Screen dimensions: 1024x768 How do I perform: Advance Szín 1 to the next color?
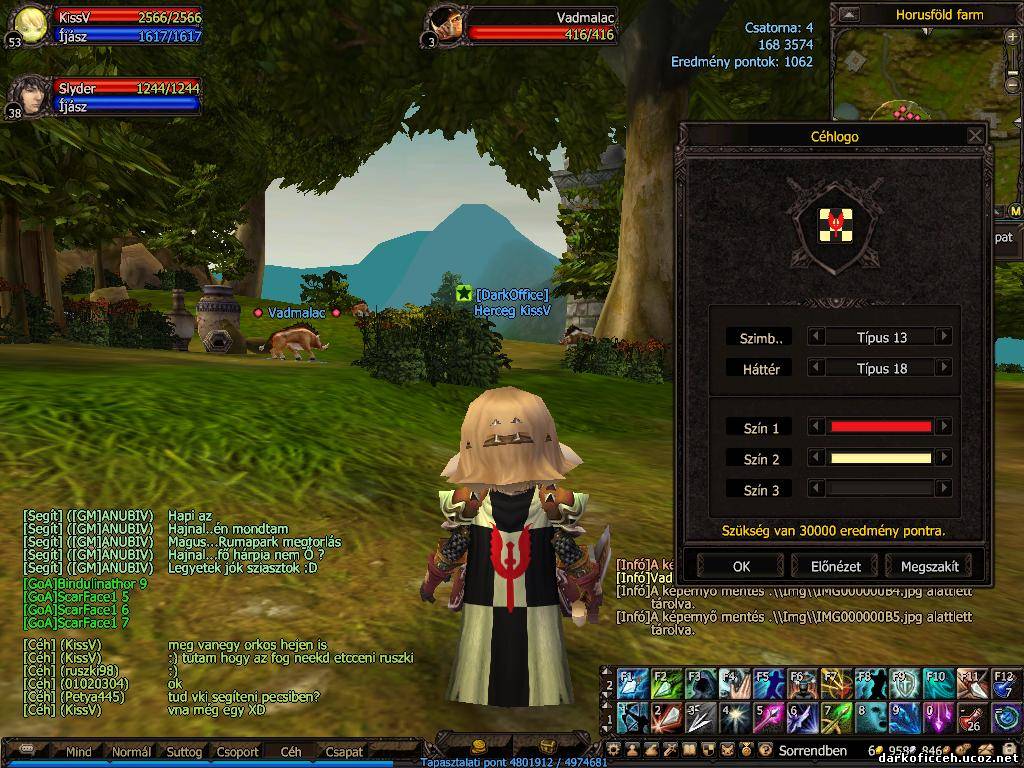pos(943,427)
